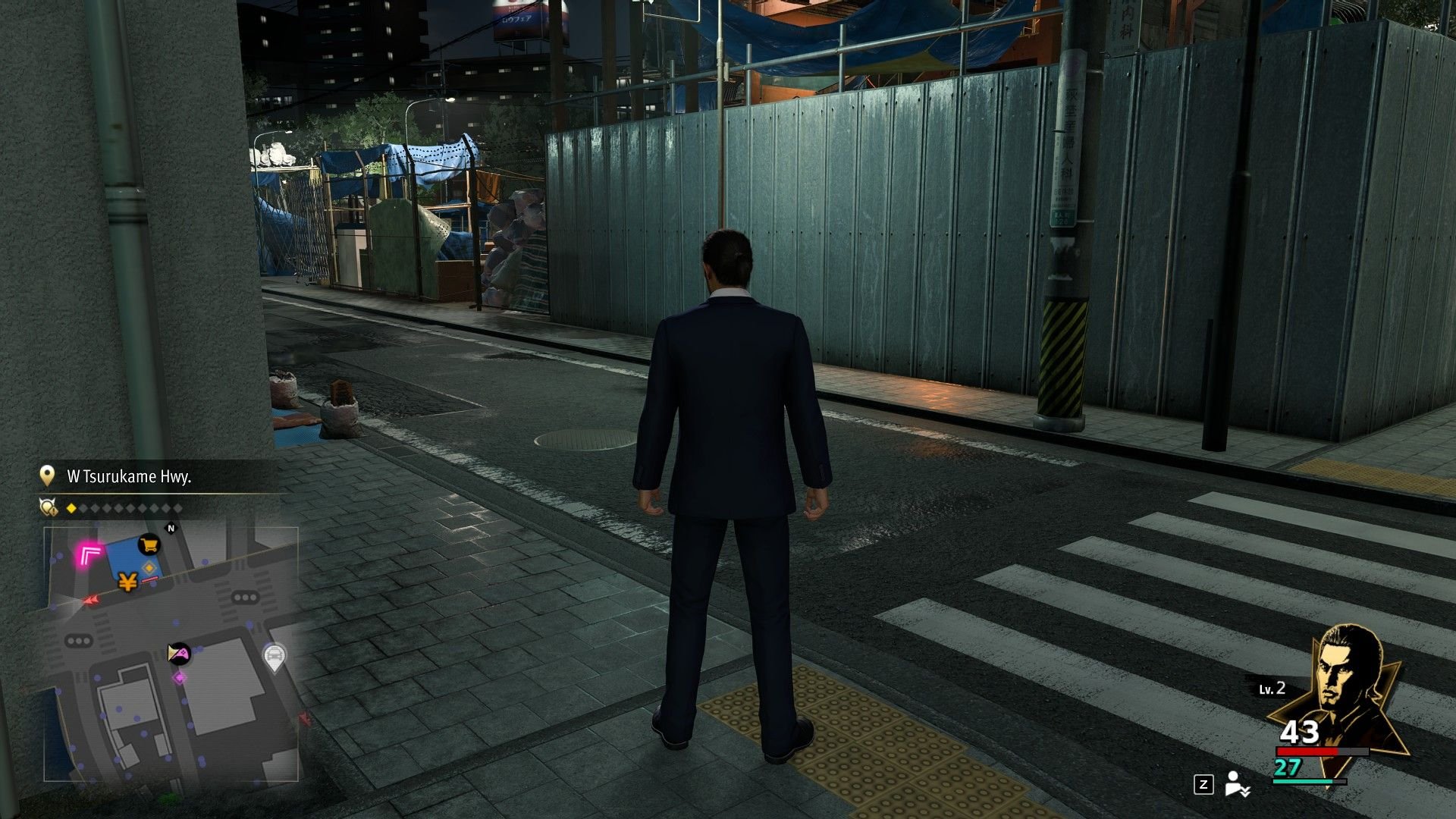Select the taxi pickup icon on the minimap

pos(275,655)
